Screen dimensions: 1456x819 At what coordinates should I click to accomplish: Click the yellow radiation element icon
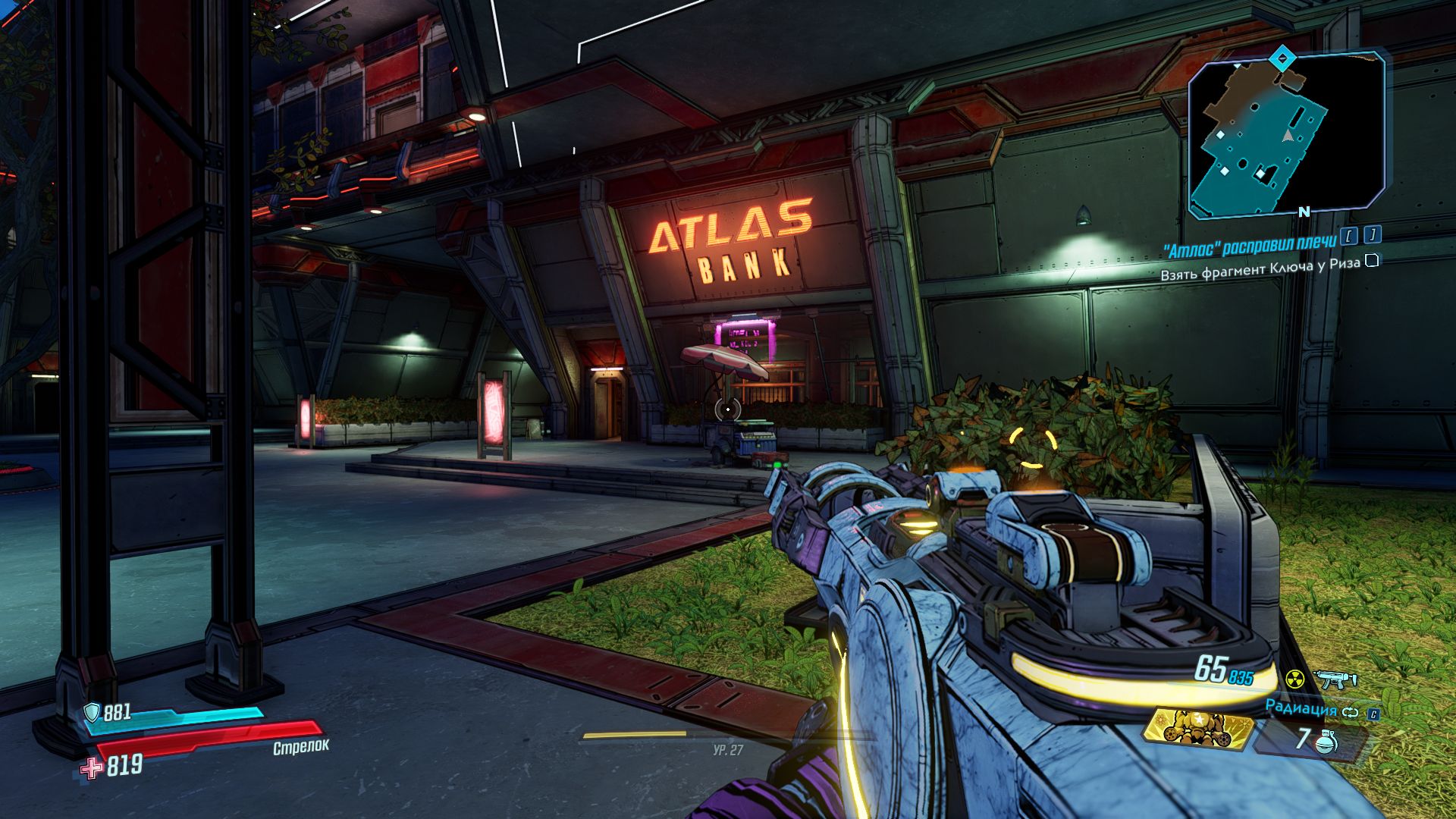point(1294,678)
